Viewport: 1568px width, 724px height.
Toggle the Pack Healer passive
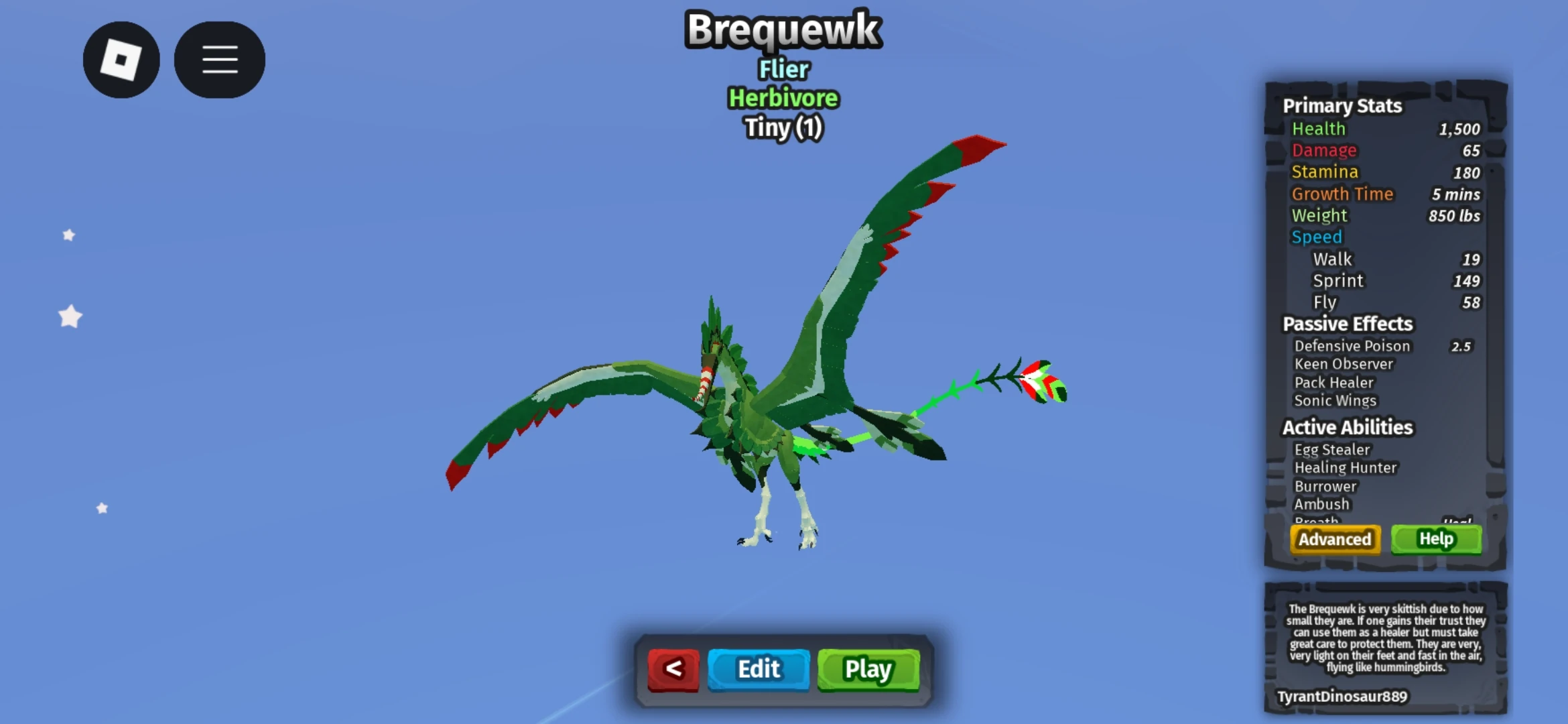1333,382
